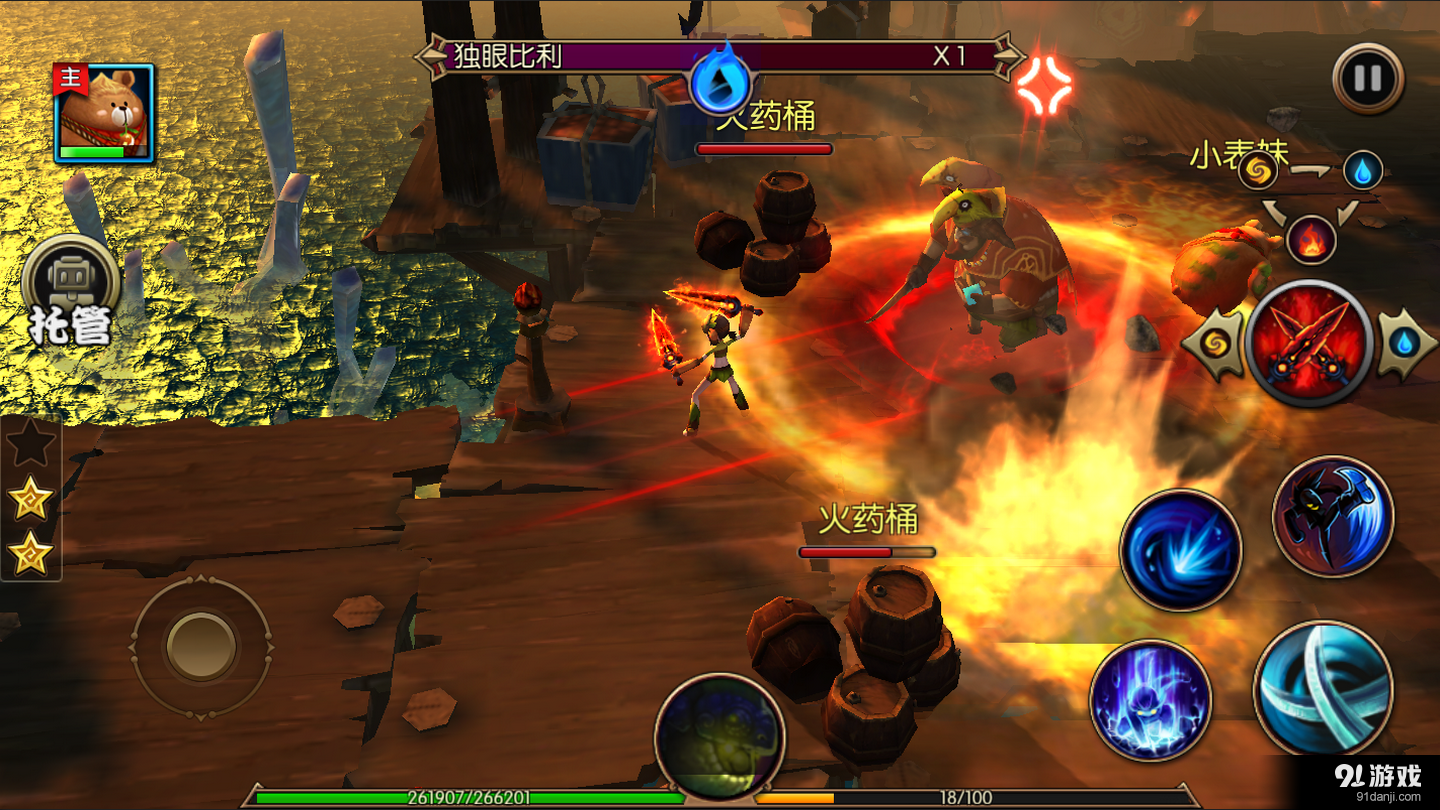Click the virtual joystick knob
The image size is (1440, 810).
point(201,646)
